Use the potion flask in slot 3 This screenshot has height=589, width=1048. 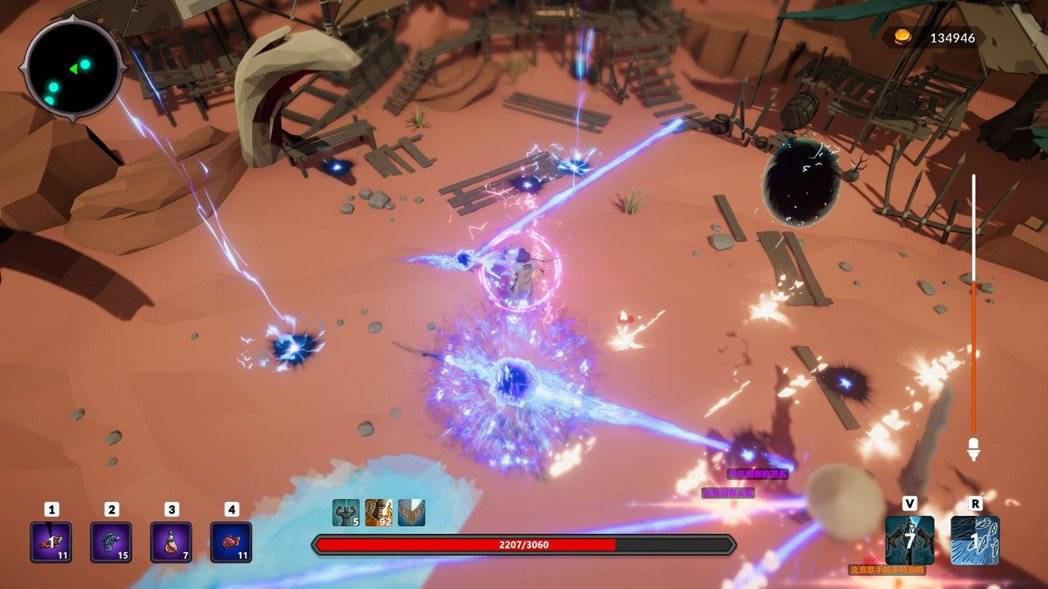pyautogui.click(x=171, y=541)
